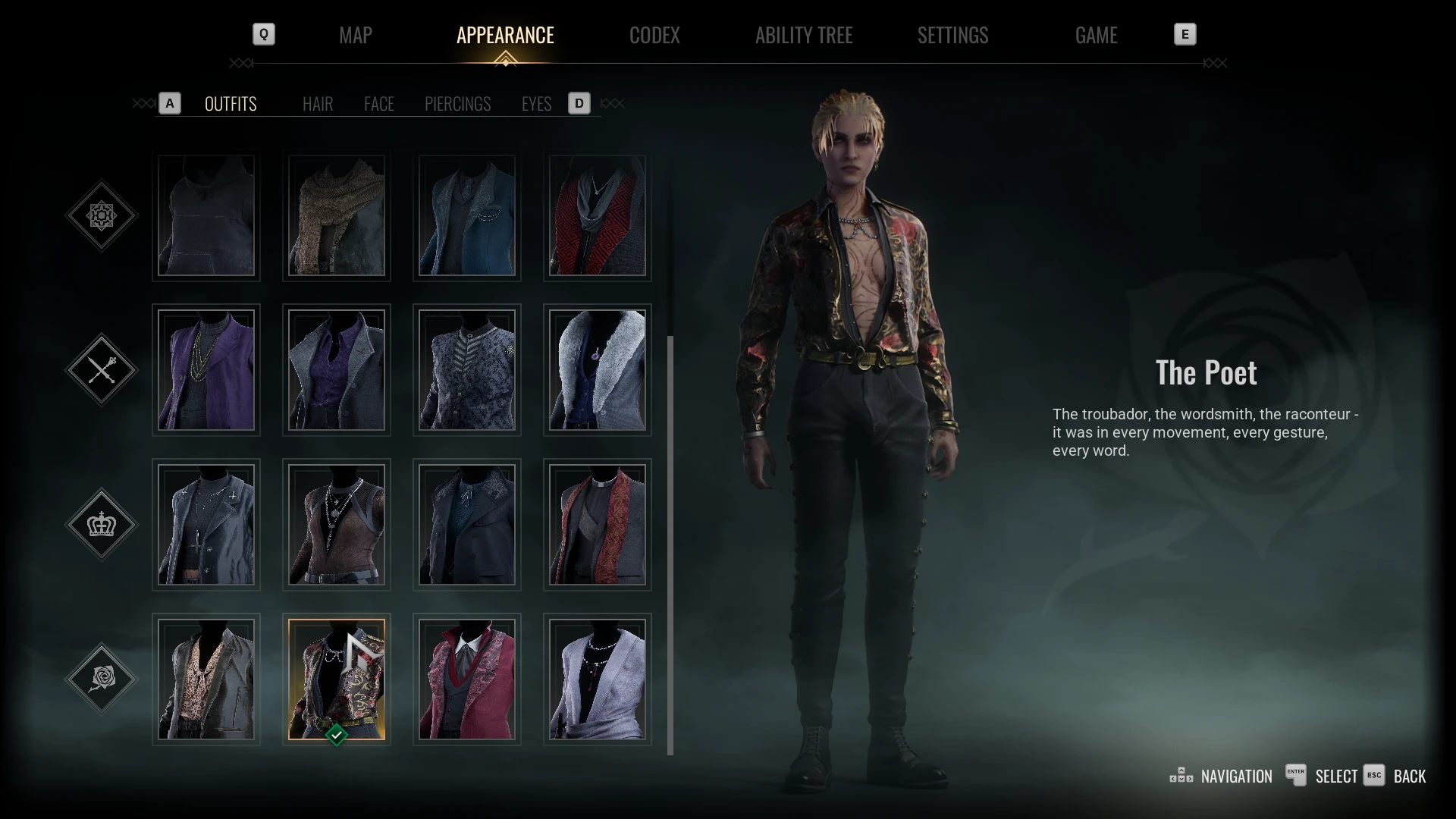Select the crimson pink suit jacket outfit

point(467,679)
